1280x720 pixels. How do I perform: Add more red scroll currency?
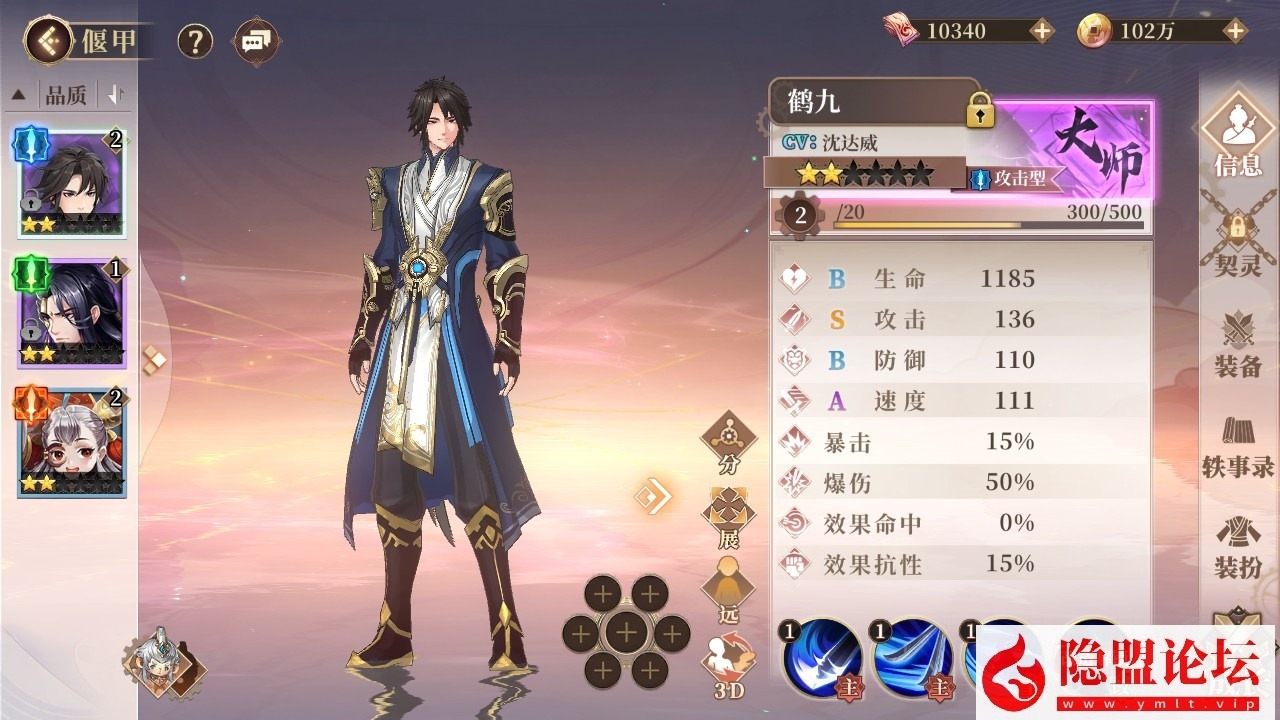(1042, 31)
